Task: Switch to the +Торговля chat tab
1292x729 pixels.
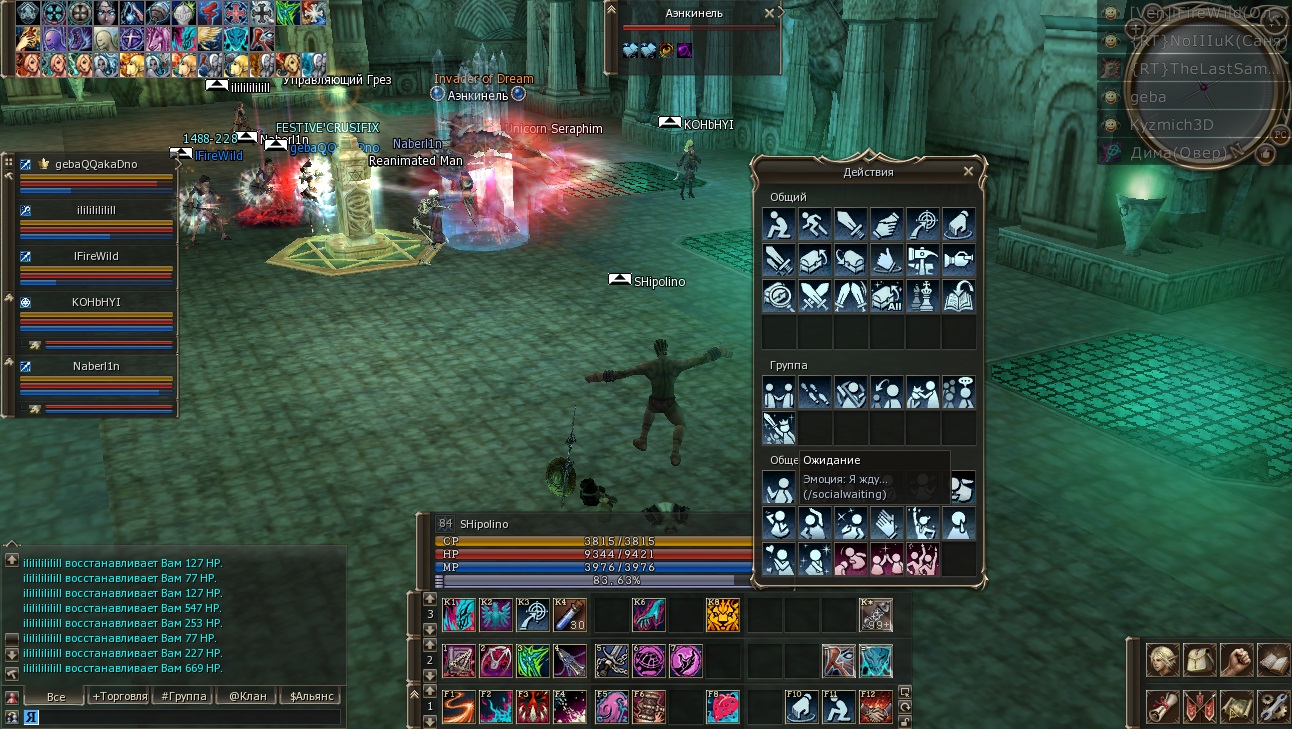Action: point(119,696)
